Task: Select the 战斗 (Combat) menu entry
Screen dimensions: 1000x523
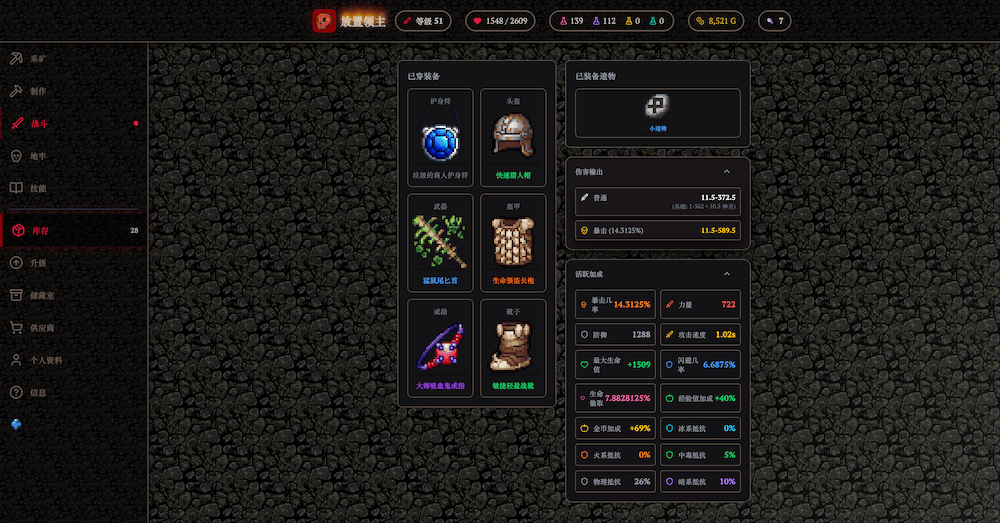Action: [38, 124]
